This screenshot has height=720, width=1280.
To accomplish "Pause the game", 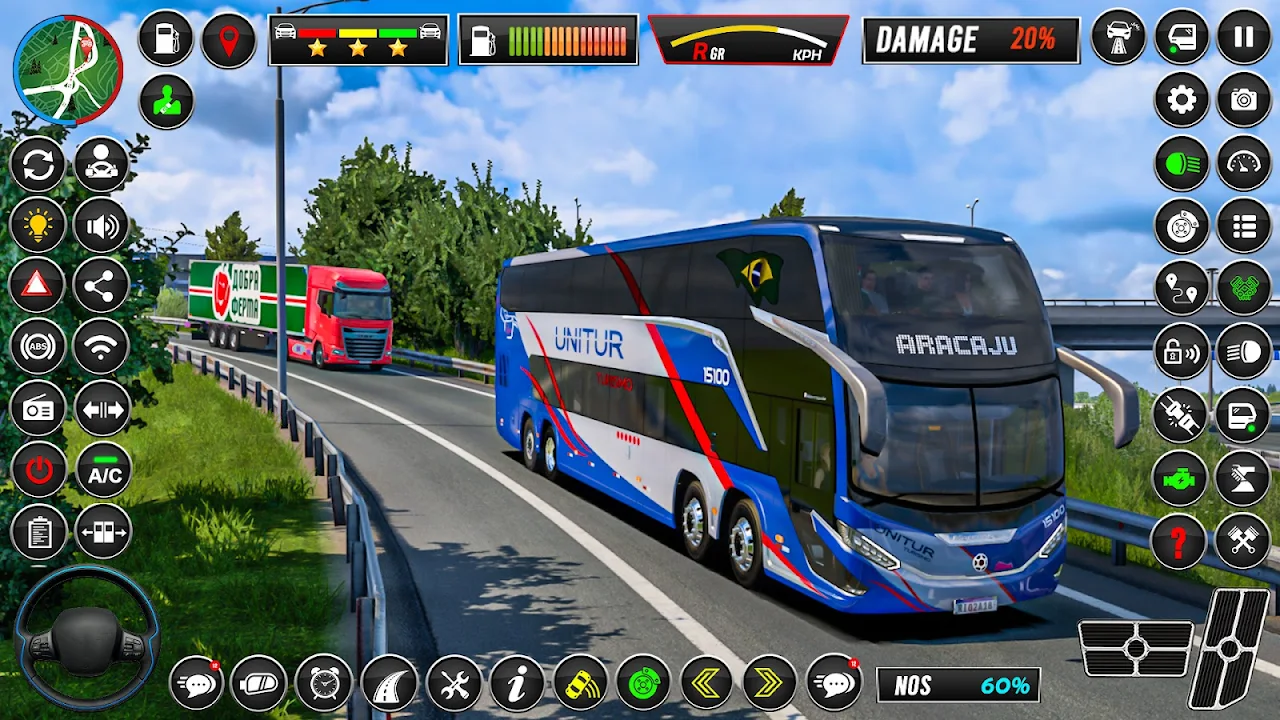I will point(1243,37).
